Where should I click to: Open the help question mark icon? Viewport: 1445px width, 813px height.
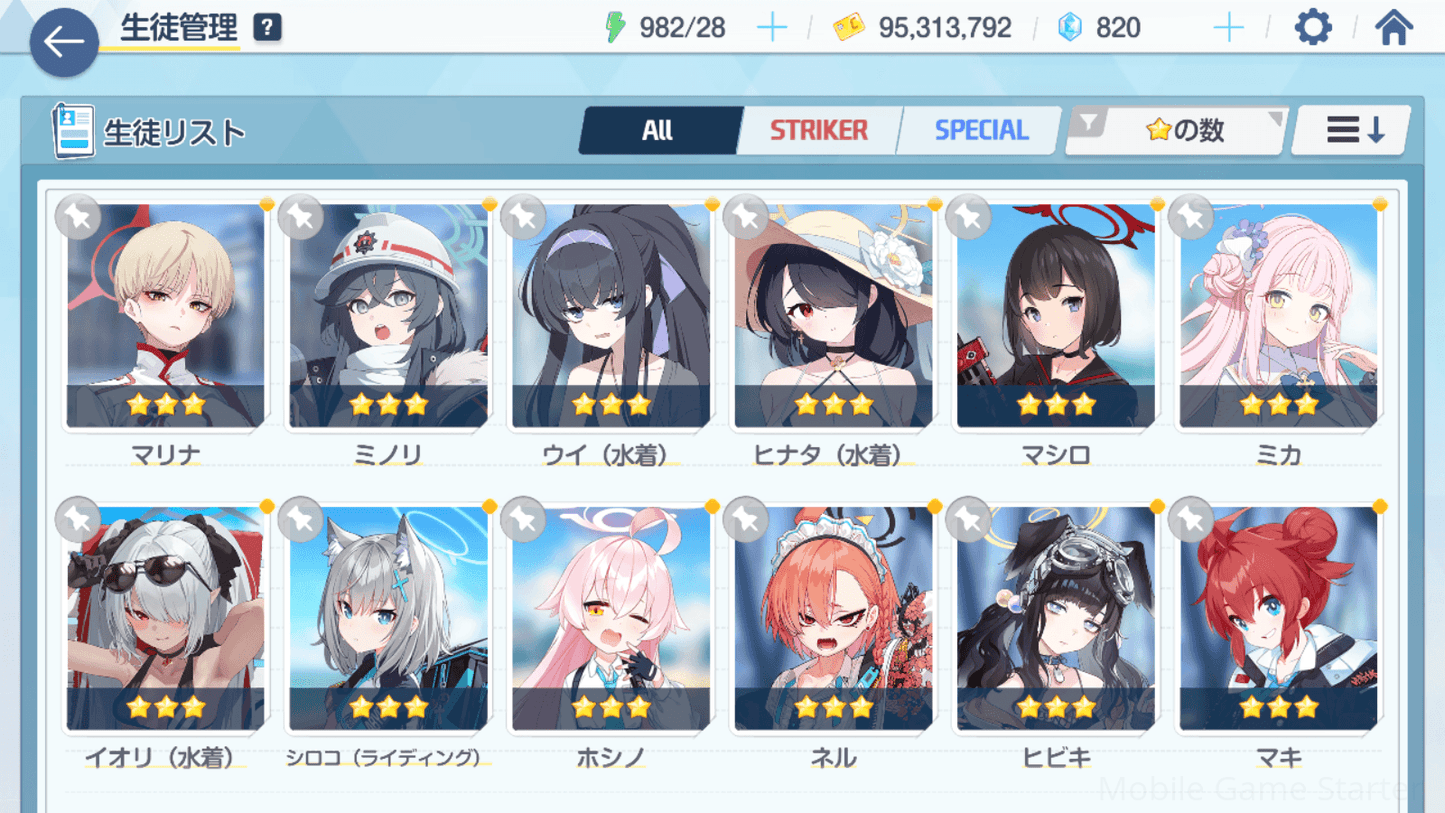pyautogui.click(x=267, y=27)
